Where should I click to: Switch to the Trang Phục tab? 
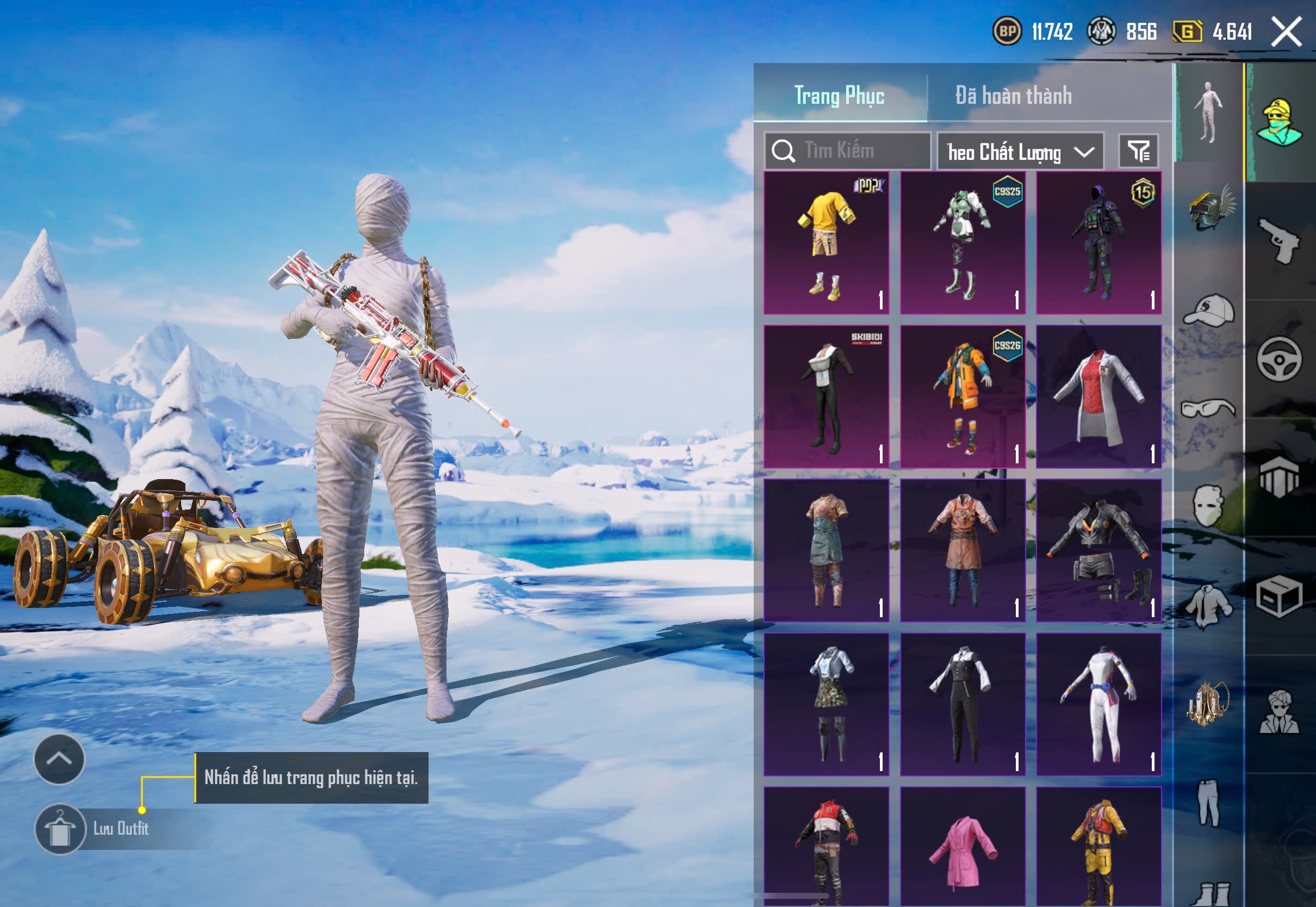point(839,96)
